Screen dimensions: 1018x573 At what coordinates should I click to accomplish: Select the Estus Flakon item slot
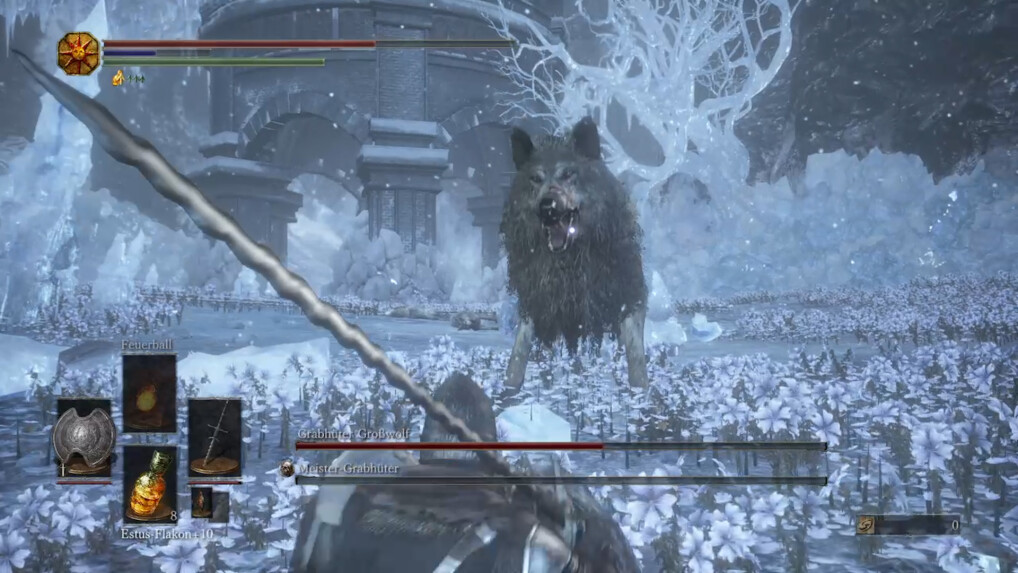[149, 484]
